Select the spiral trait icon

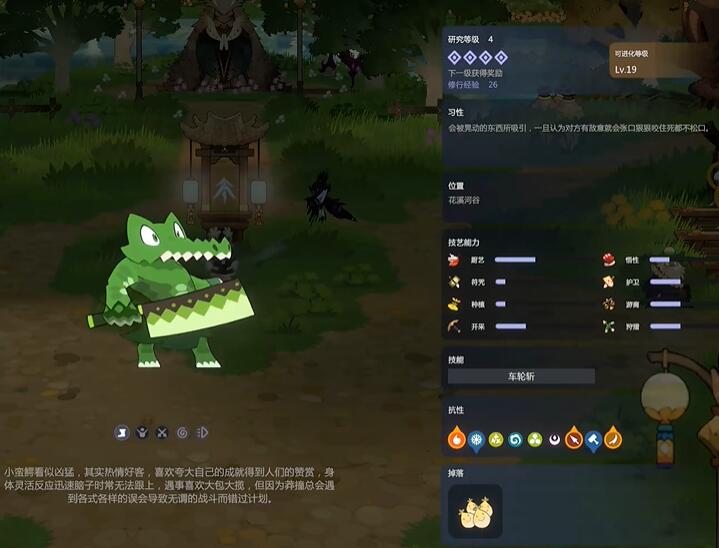(182, 433)
